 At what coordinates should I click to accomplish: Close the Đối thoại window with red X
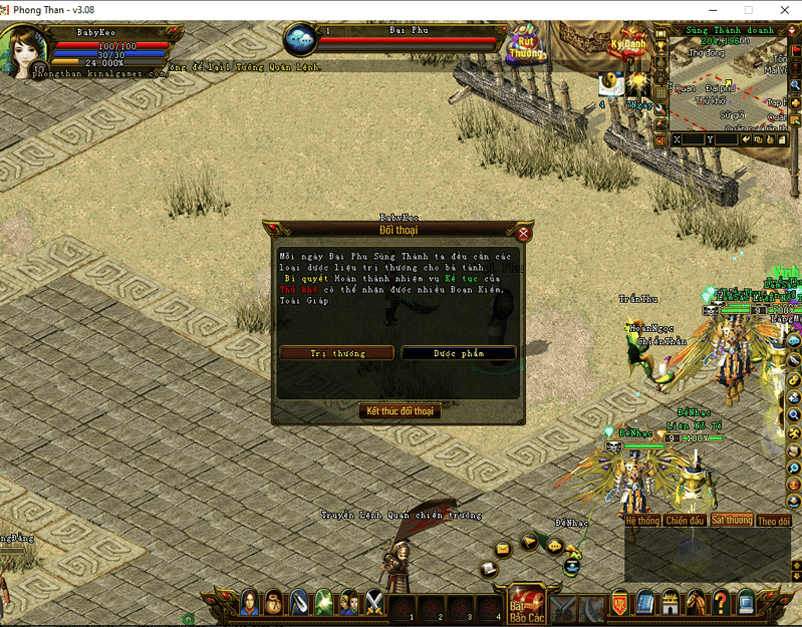coord(523,233)
